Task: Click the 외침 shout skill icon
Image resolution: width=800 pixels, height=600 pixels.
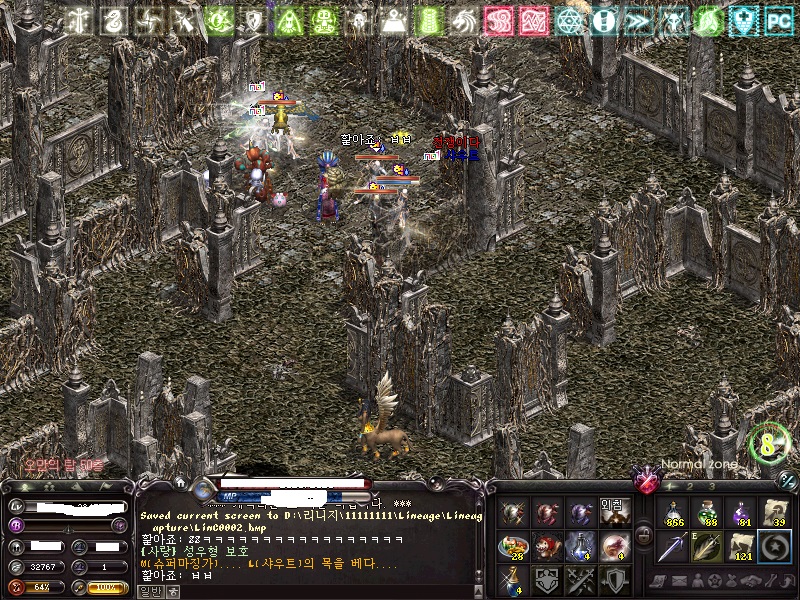Action: [x=615, y=512]
